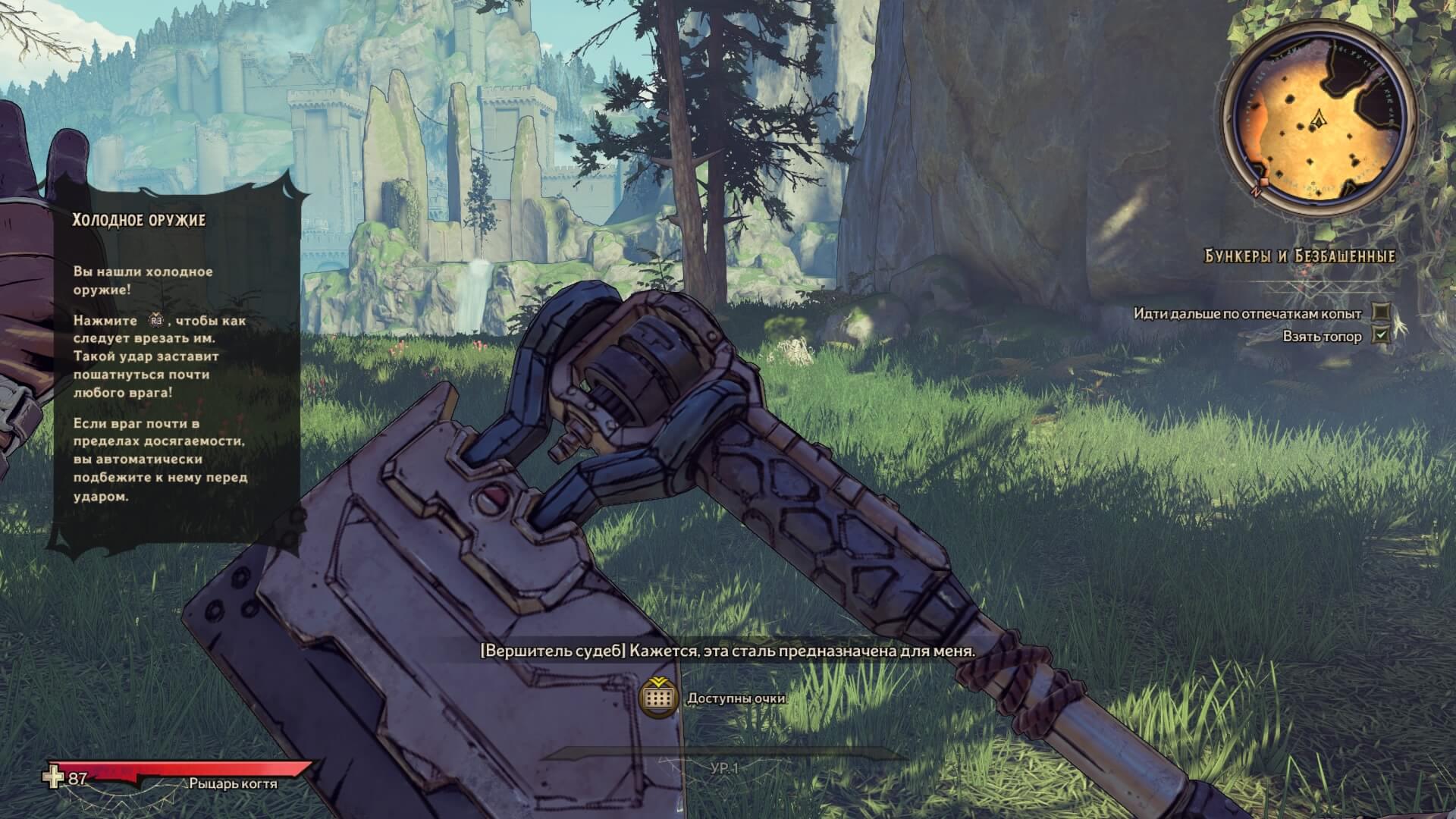Click the checked Взять топор objective box

click(x=1382, y=335)
